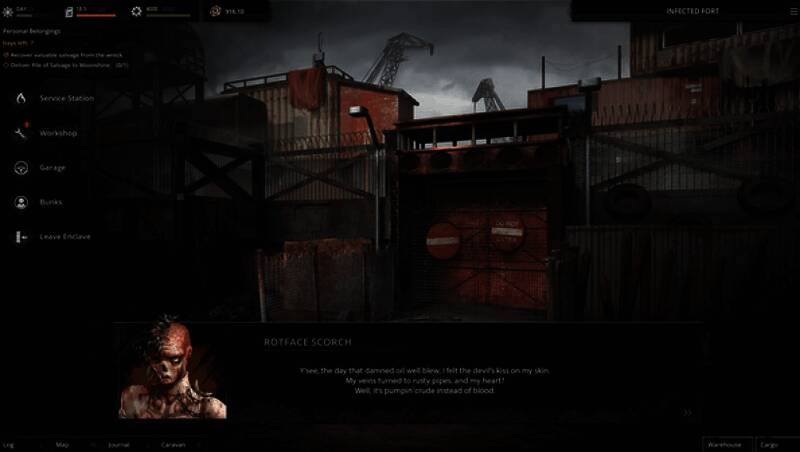Show the Map
Screen dimensions: 800x452
(62, 444)
